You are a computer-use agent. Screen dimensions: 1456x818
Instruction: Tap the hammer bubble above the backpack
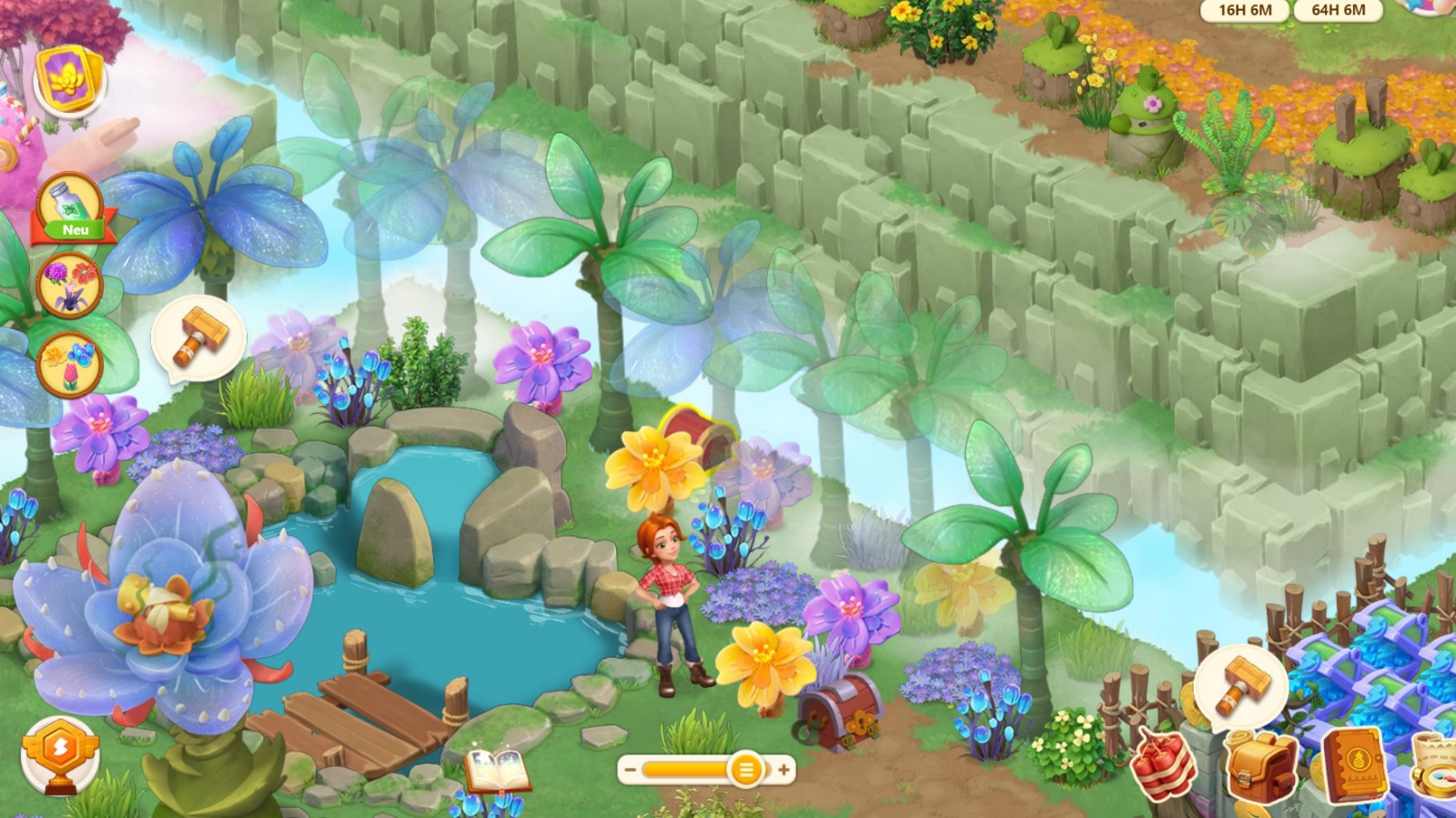click(x=1239, y=684)
